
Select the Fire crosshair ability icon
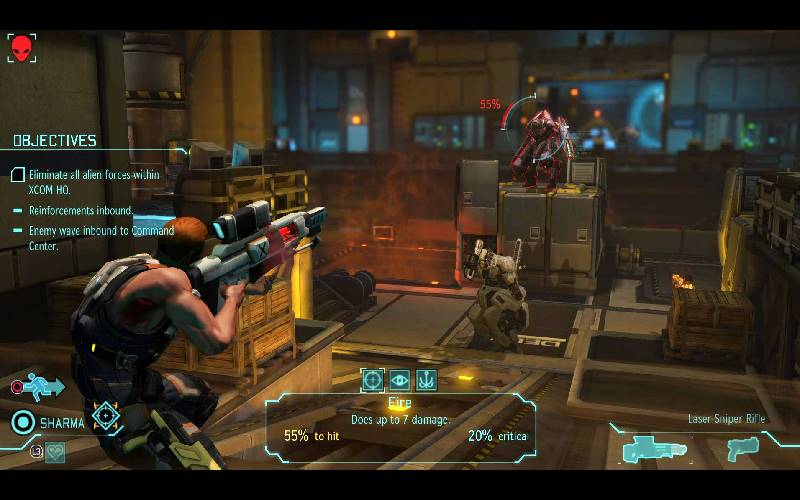[373, 379]
